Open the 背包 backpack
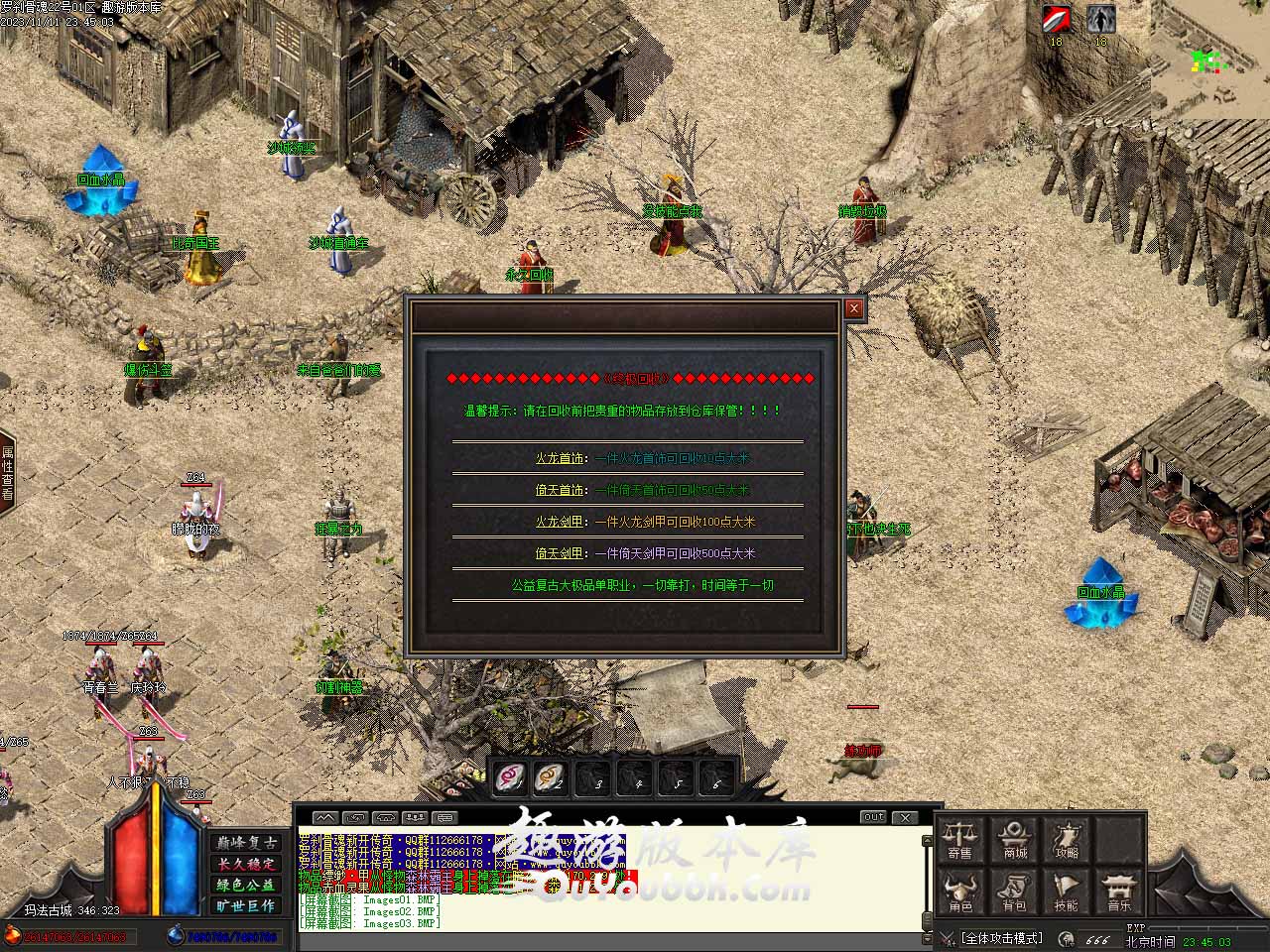The image size is (1270, 952). (x=1014, y=892)
